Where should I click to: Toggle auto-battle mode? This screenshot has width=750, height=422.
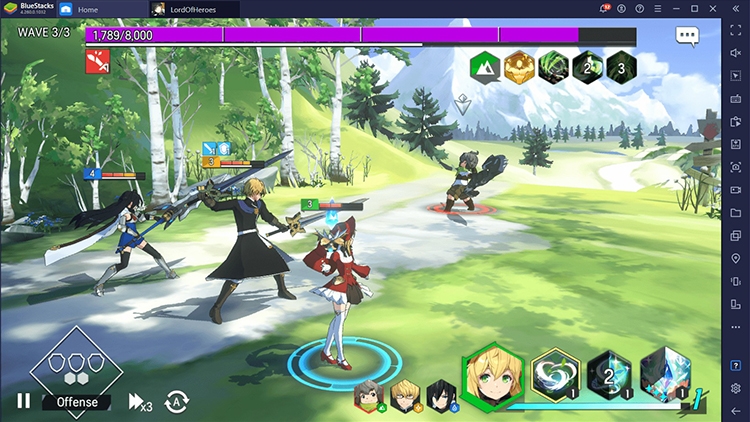point(177,401)
